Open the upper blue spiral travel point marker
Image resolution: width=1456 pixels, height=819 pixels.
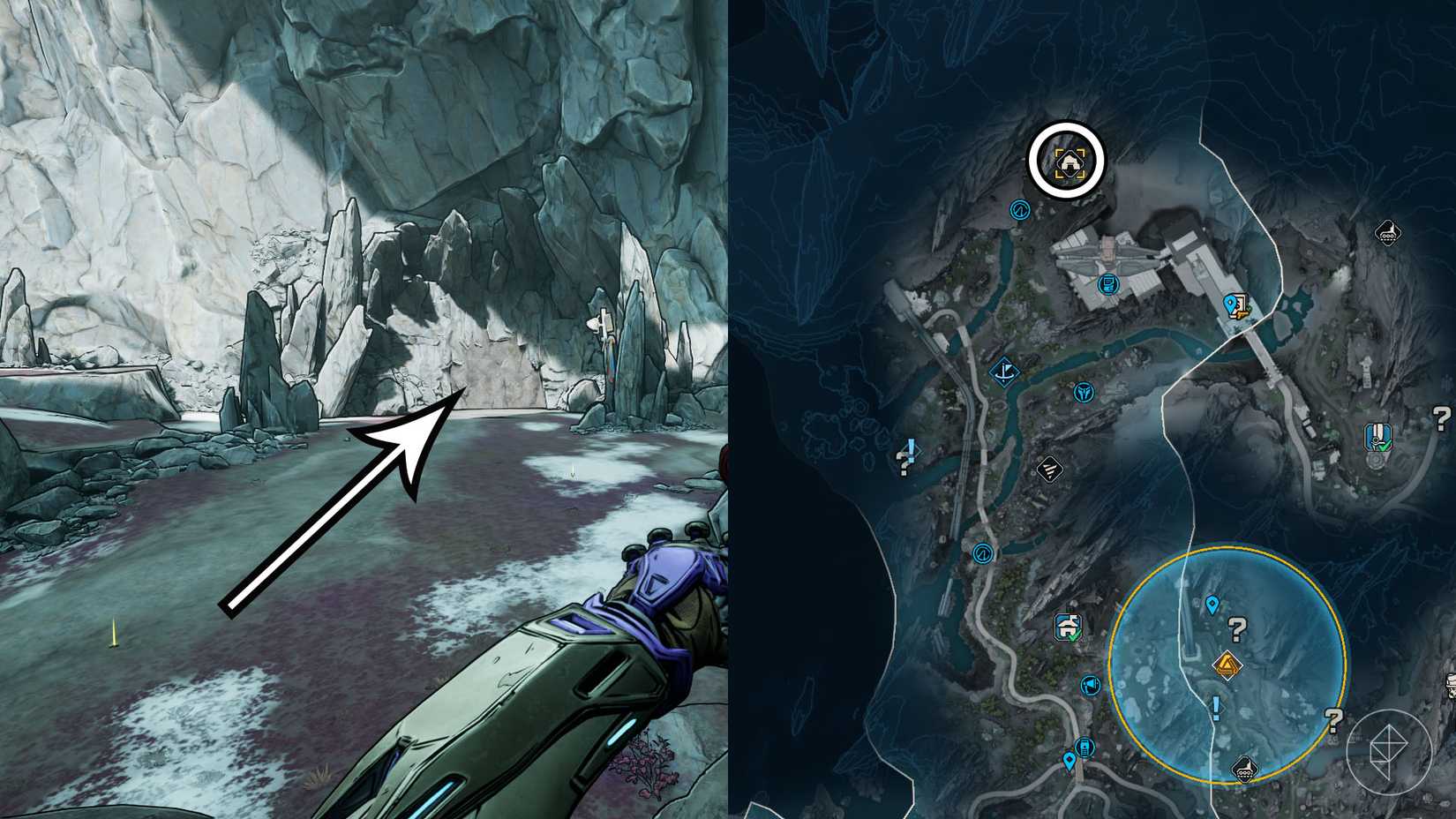tap(1021, 211)
